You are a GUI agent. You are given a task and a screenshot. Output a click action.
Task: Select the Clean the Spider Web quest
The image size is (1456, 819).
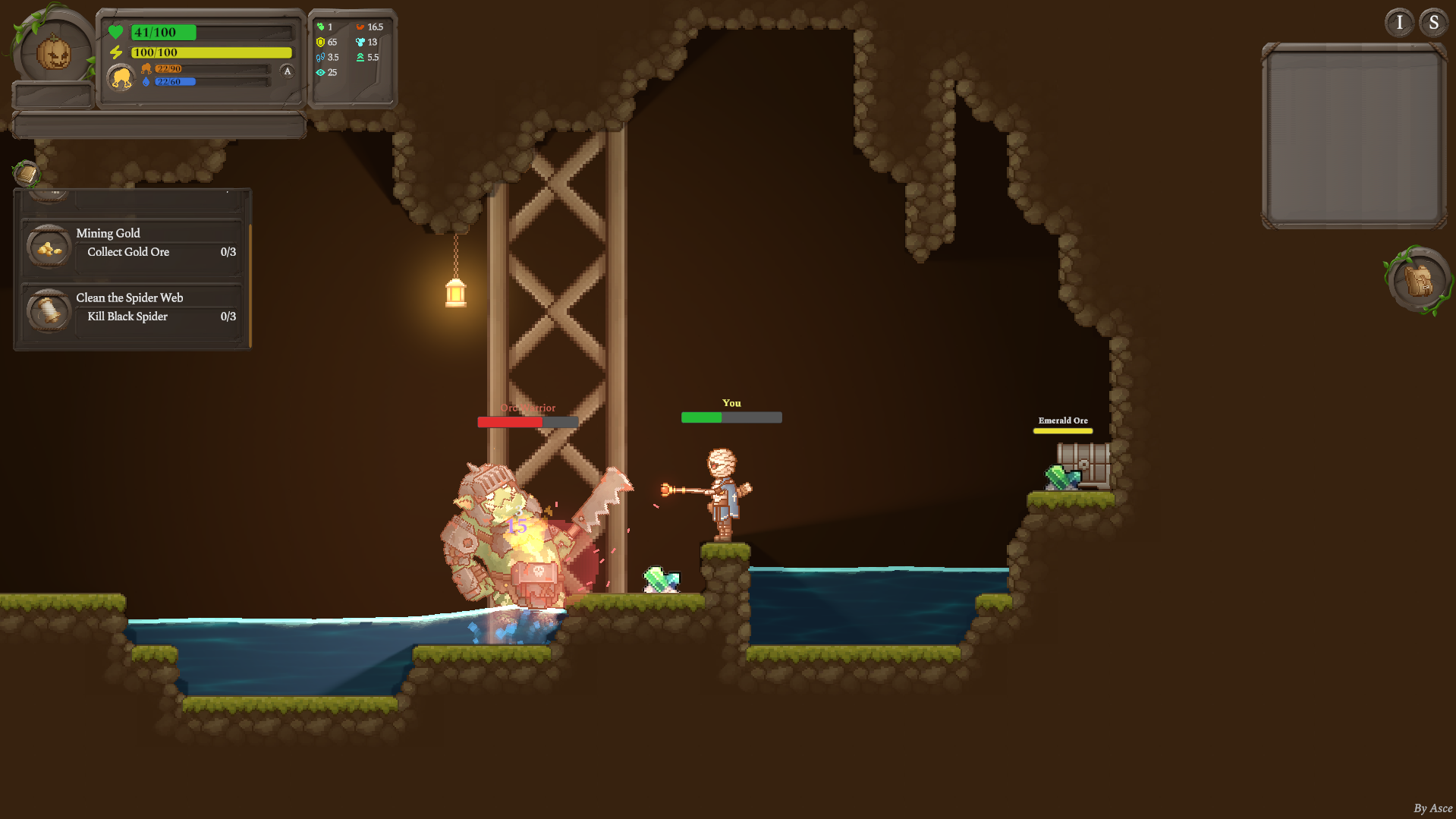tap(133, 308)
